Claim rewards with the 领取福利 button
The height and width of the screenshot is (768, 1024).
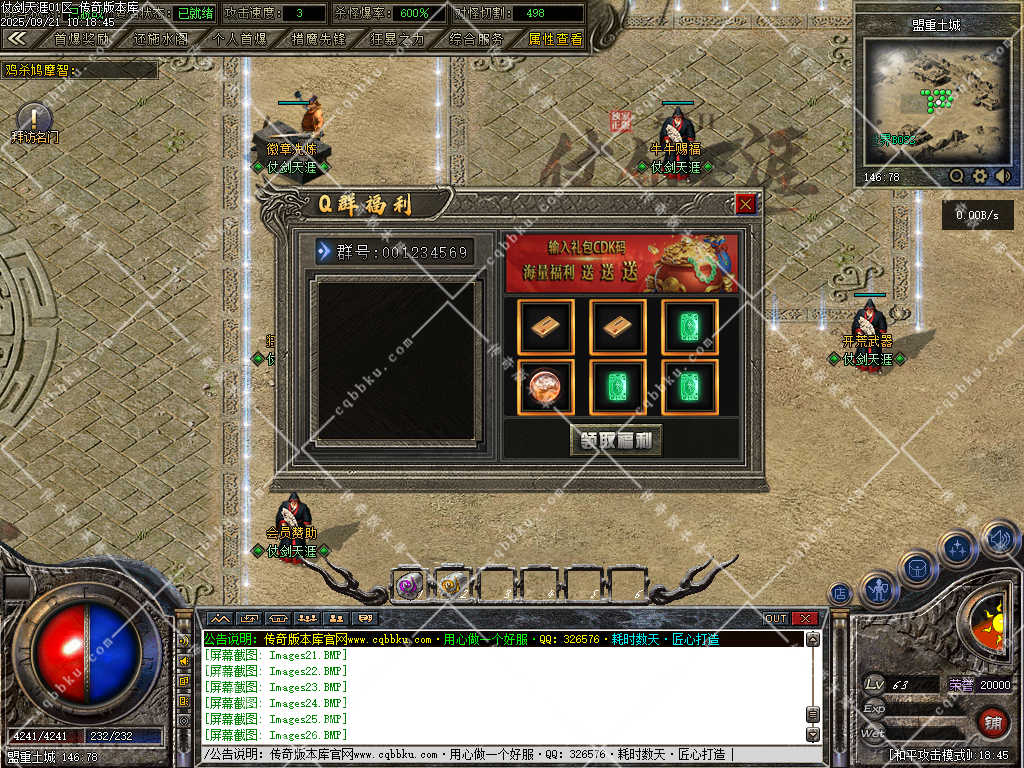pyautogui.click(x=616, y=440)
